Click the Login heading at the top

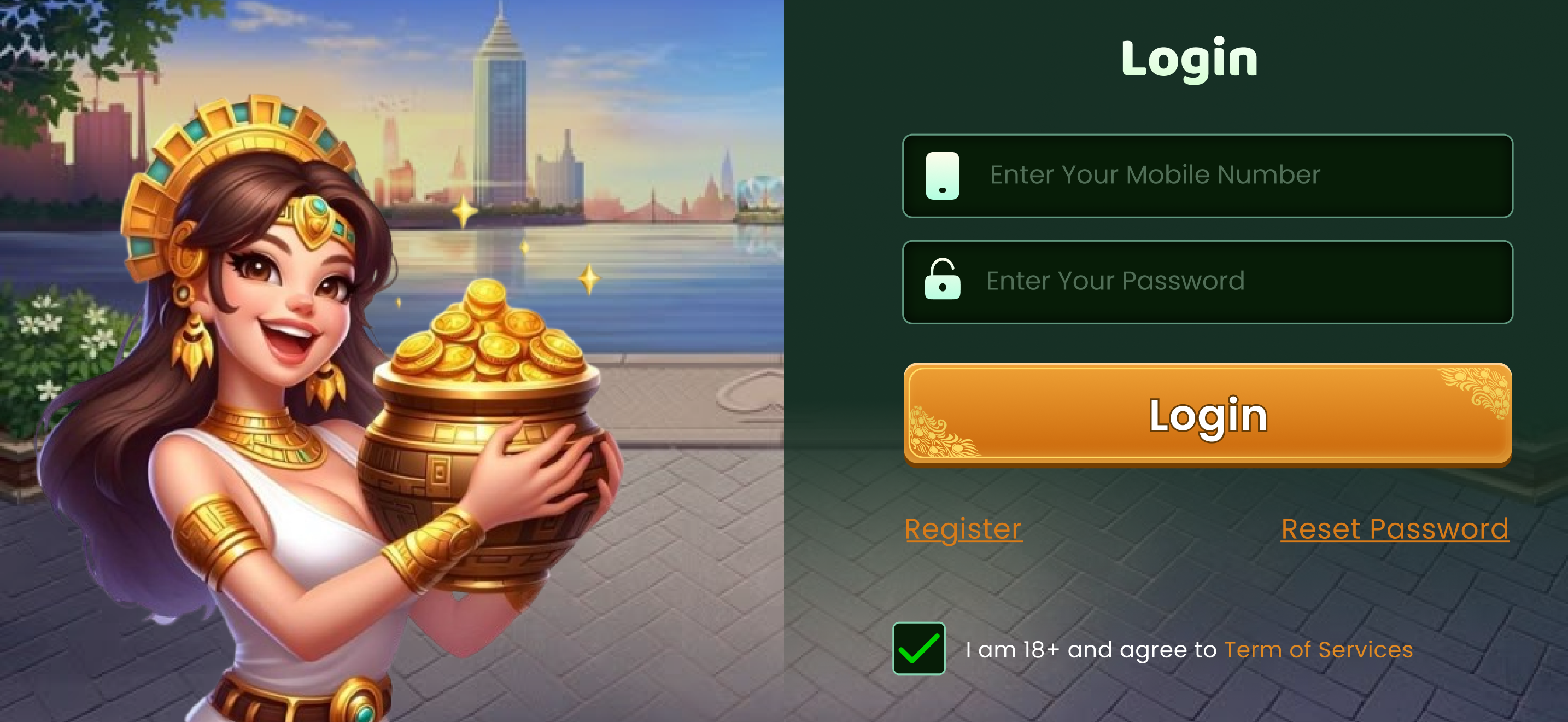tap(1190, 58)
